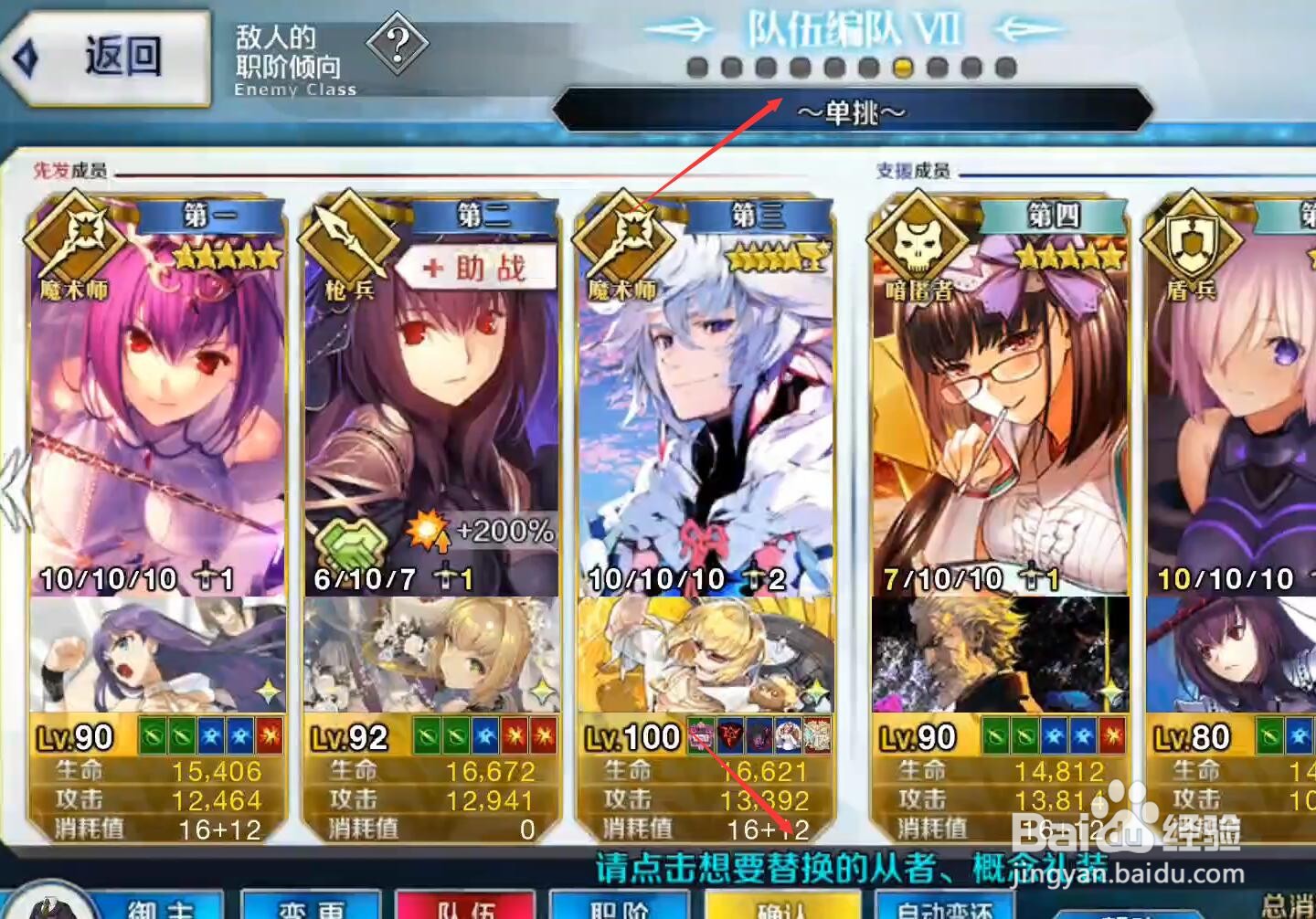Open the Enemy Class question mark help icon
The image size is (1316, 919).
click(x=397, y=42)
